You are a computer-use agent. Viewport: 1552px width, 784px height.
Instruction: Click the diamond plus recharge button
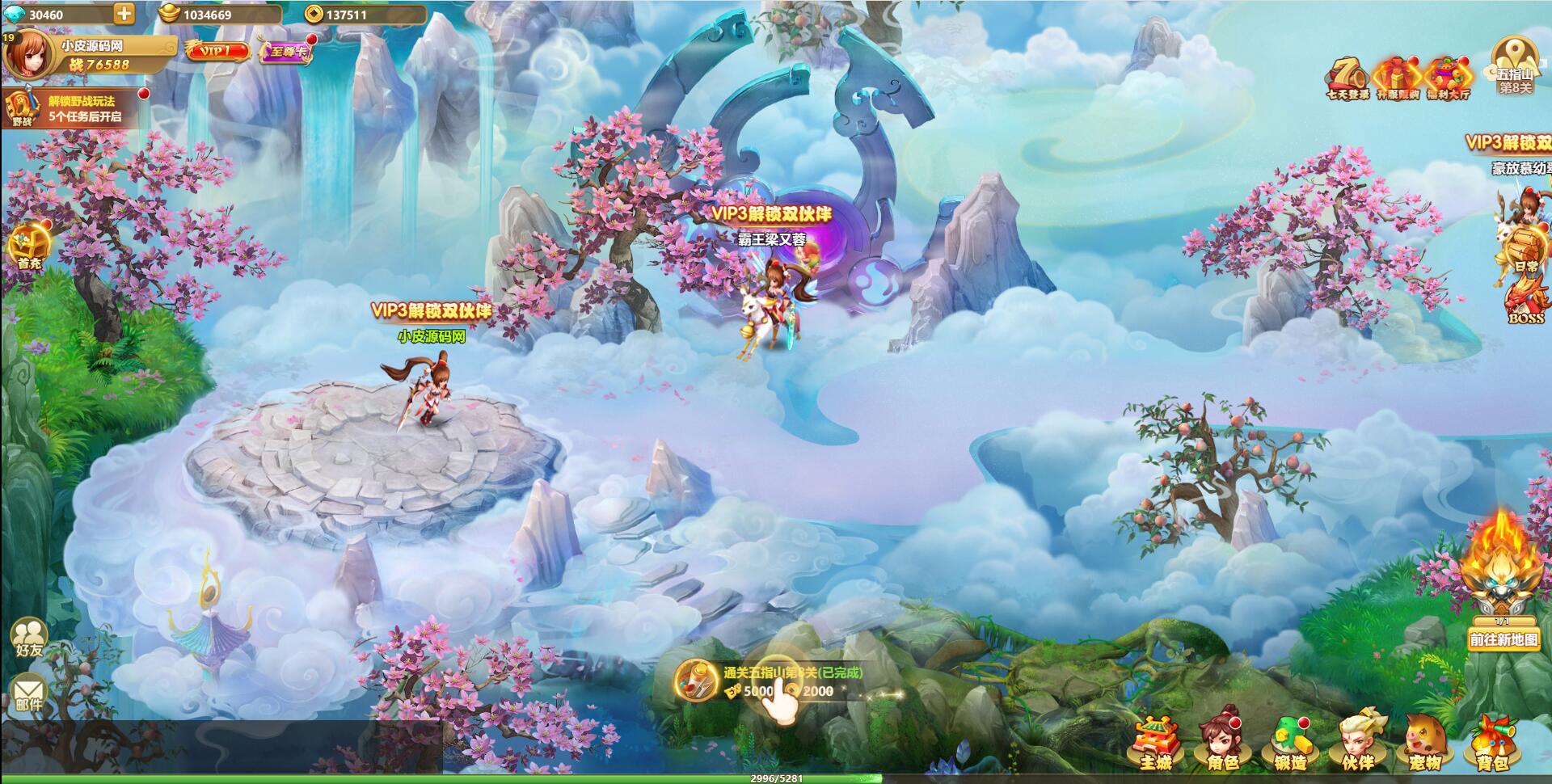(x=123, y=12)
